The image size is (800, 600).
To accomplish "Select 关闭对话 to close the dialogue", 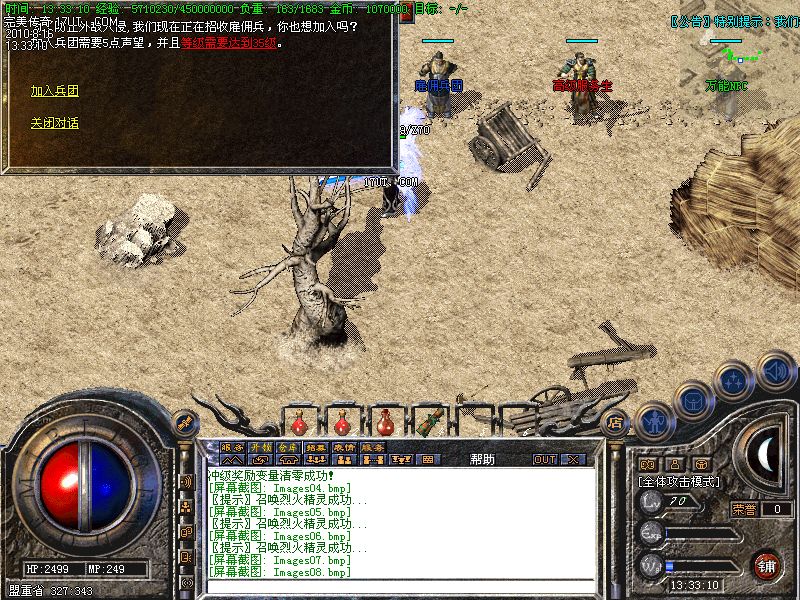I will click(x=54, y=123).
